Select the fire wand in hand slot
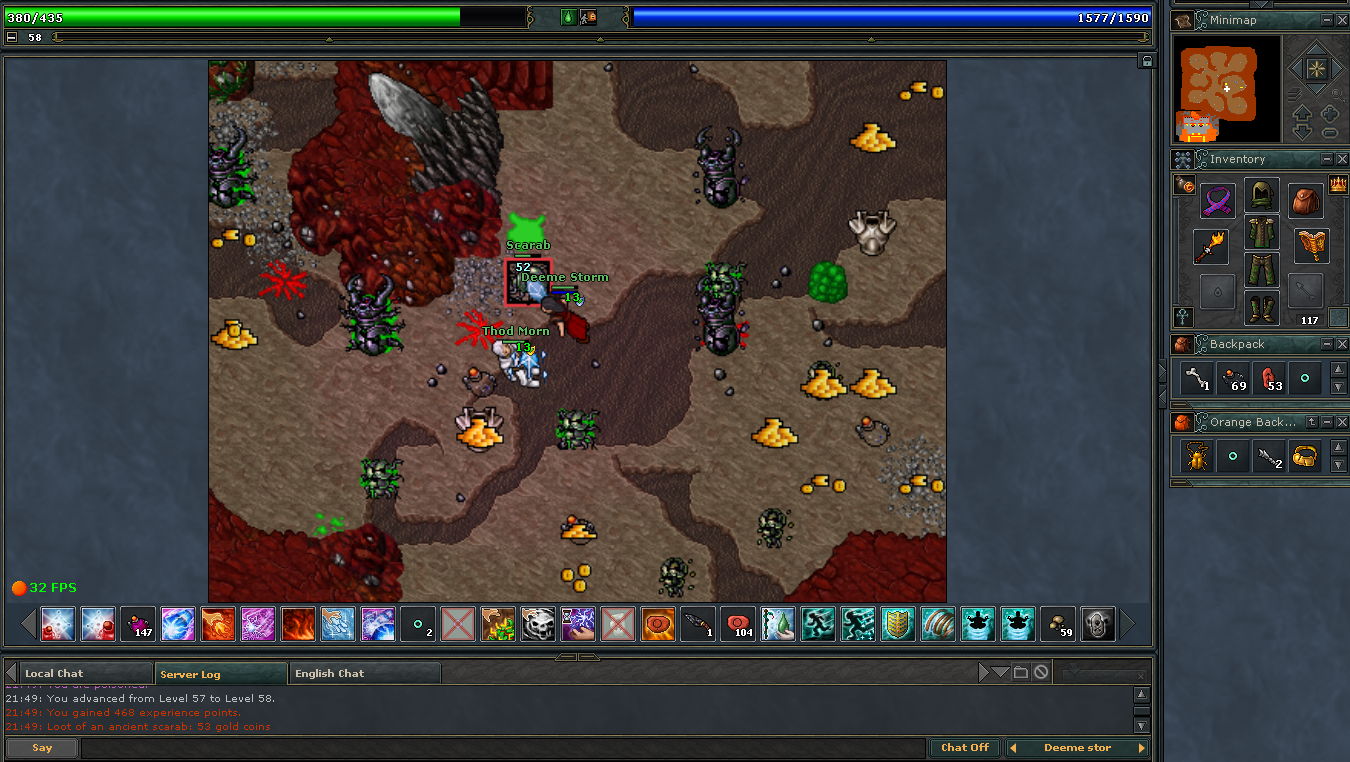This screenshot has width=1350, height=762. (1210, 246)
